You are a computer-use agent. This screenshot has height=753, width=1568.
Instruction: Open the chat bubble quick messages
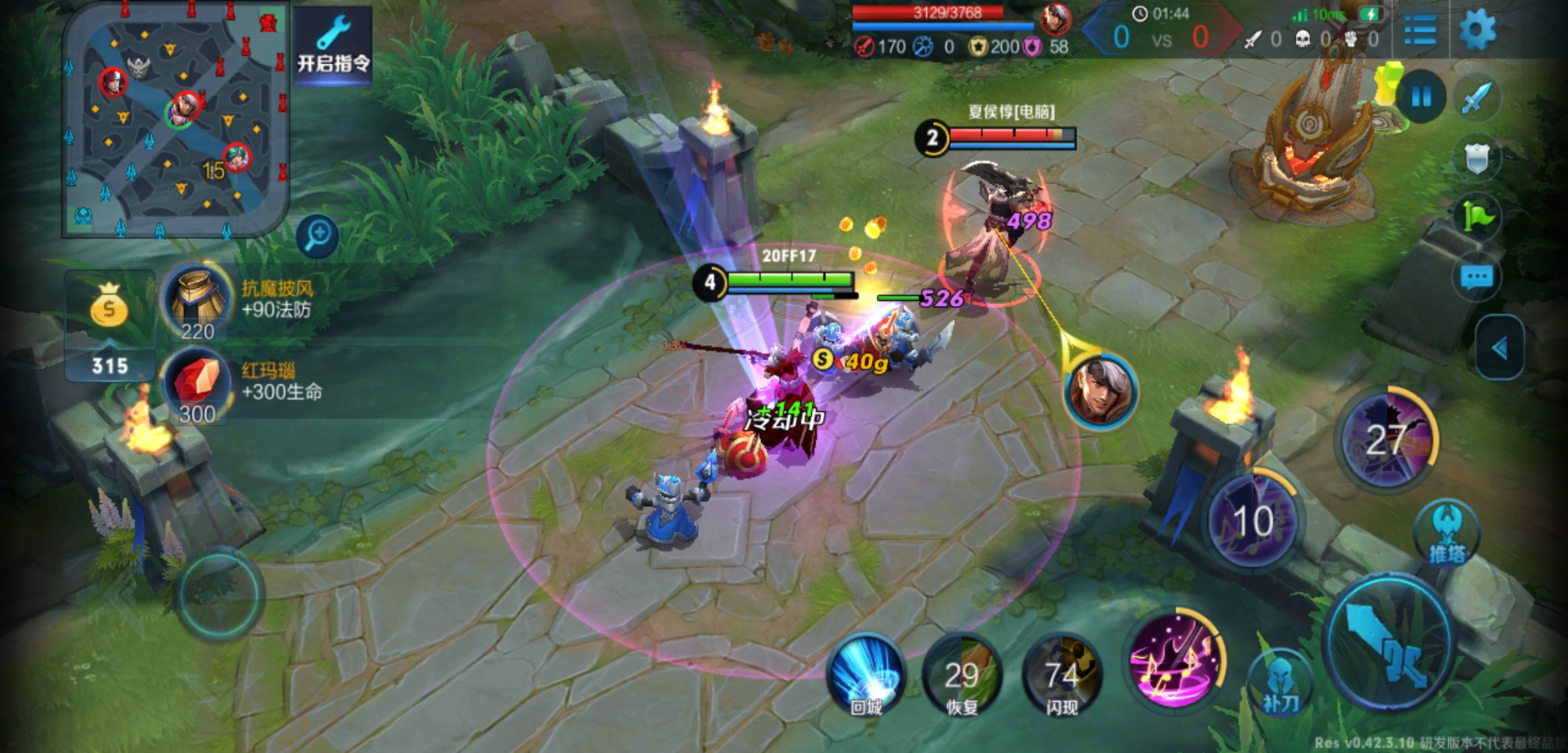pyautogui.click(x=1477, y=278)
